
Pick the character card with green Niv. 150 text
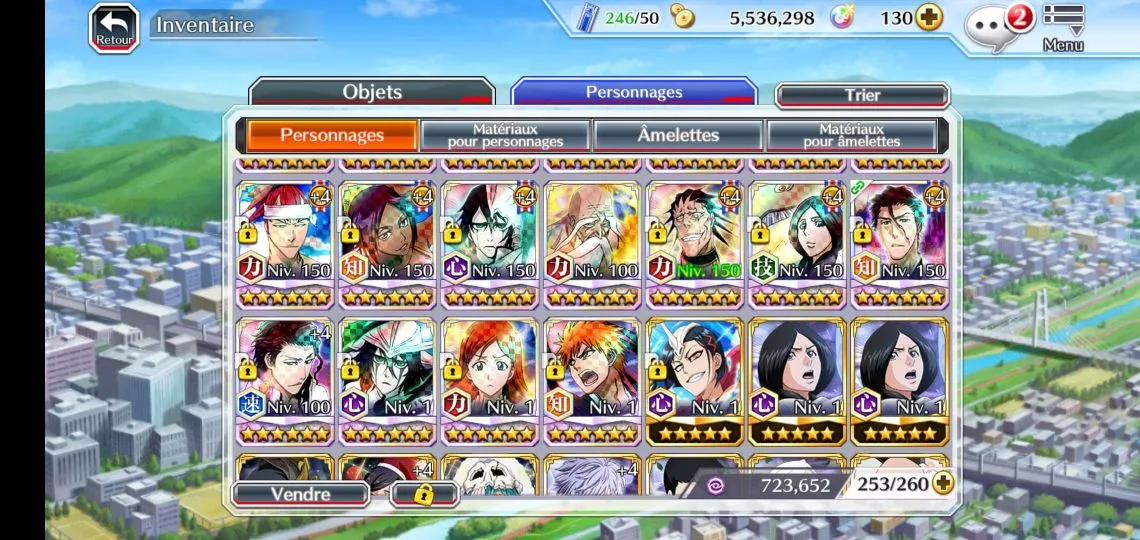694,244
